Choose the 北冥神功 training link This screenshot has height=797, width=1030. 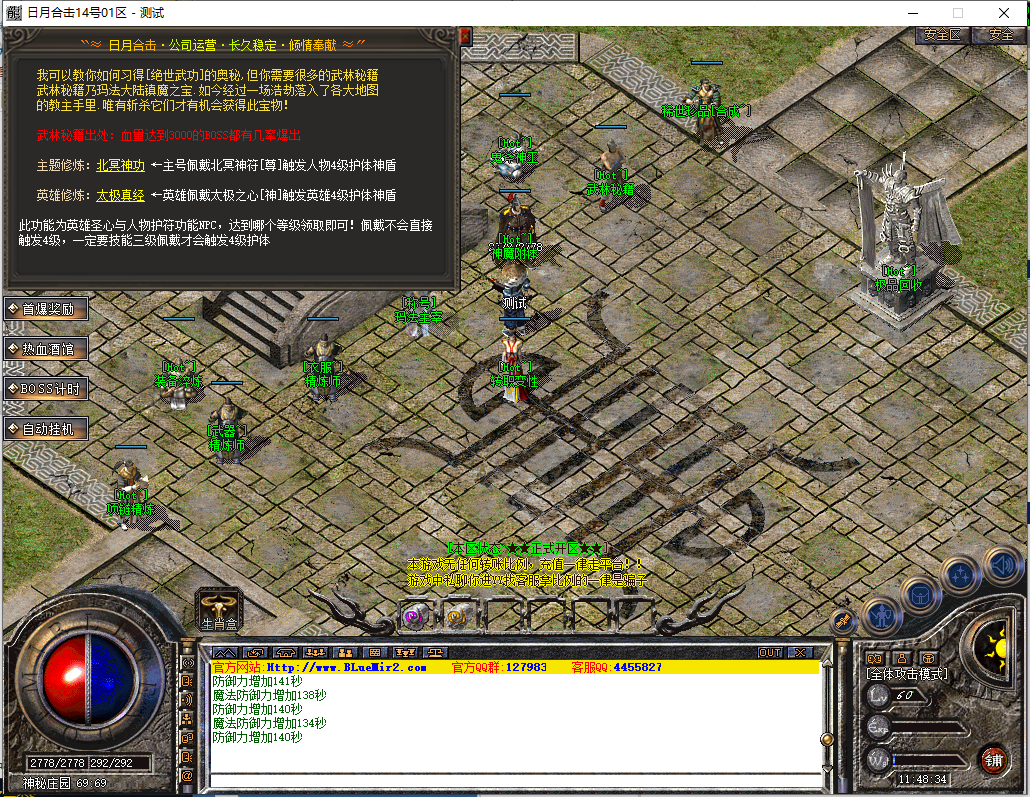(120, 165)
